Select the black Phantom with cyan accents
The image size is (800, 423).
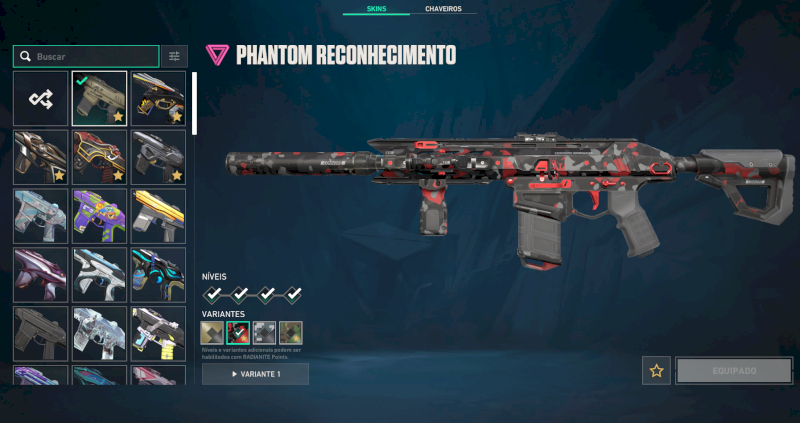pyautogui.click(x=158, y=275)
